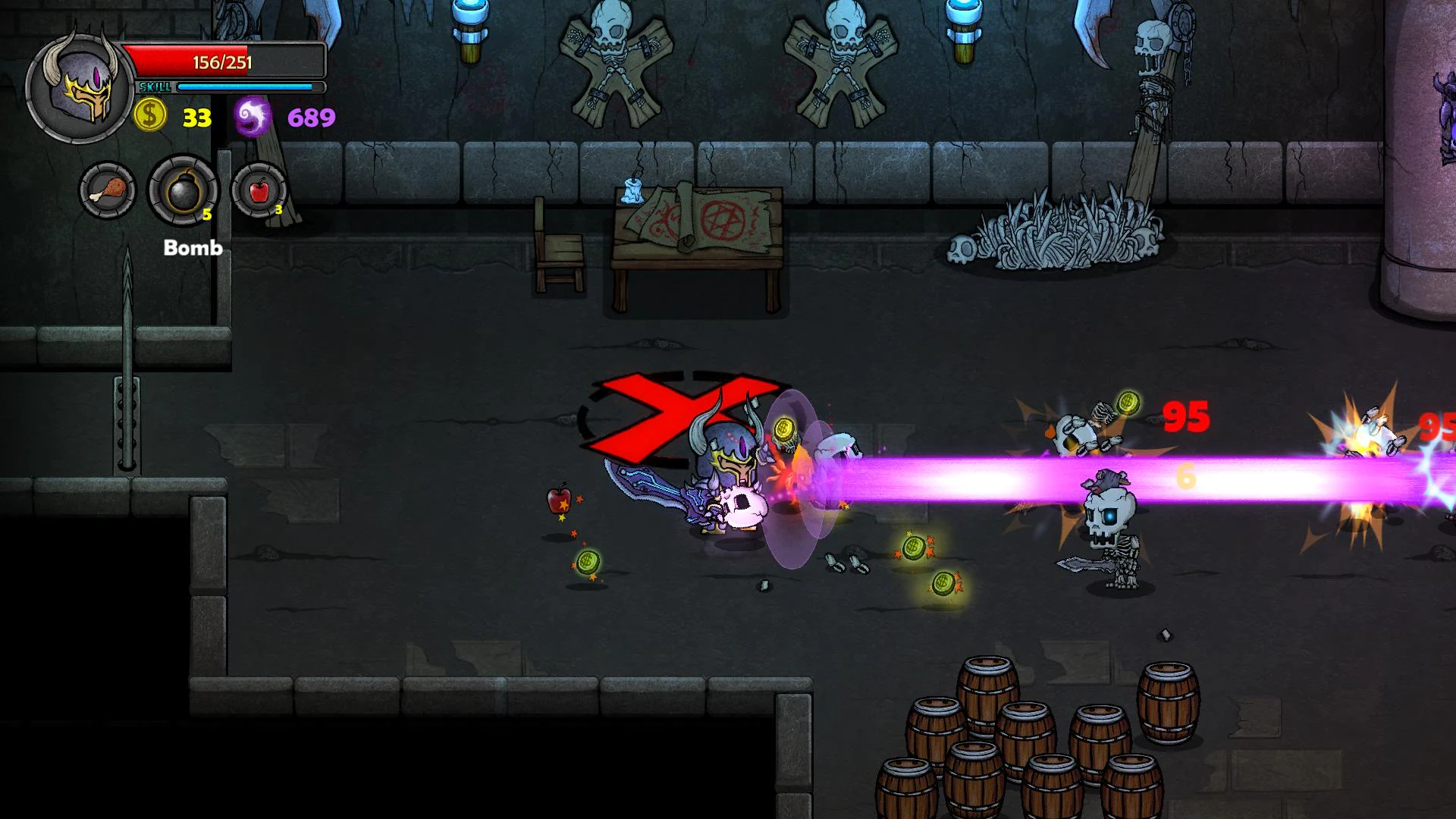Select the Bomb consumable icon

tap(182, 190)
